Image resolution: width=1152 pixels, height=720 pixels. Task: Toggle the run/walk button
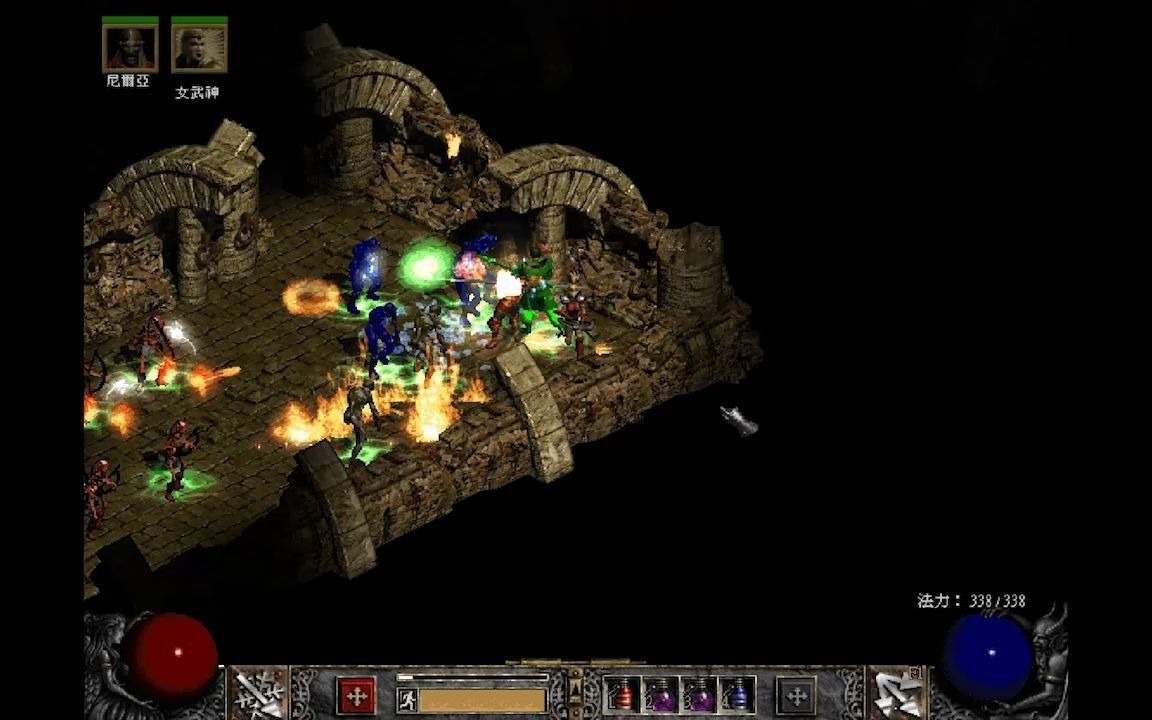(407, 699)
